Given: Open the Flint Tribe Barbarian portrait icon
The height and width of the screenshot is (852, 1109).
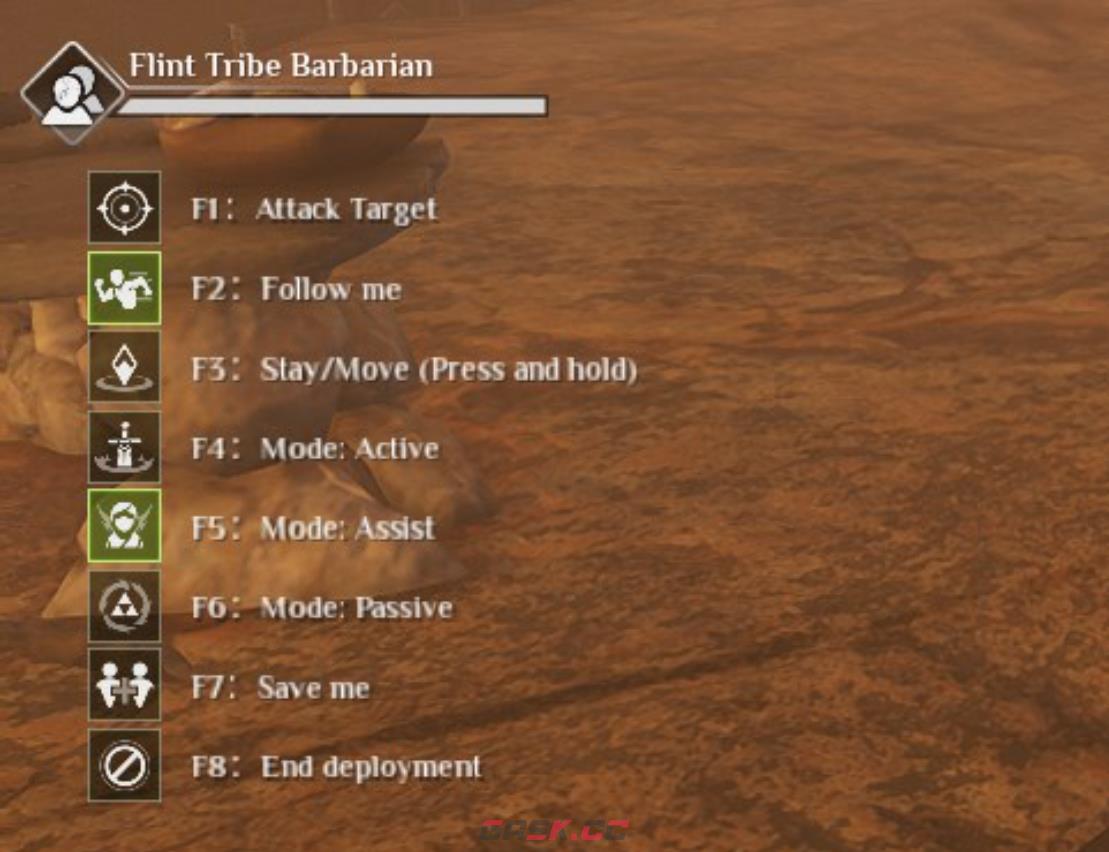Looking at the screenshot, I should click(71, 93).
